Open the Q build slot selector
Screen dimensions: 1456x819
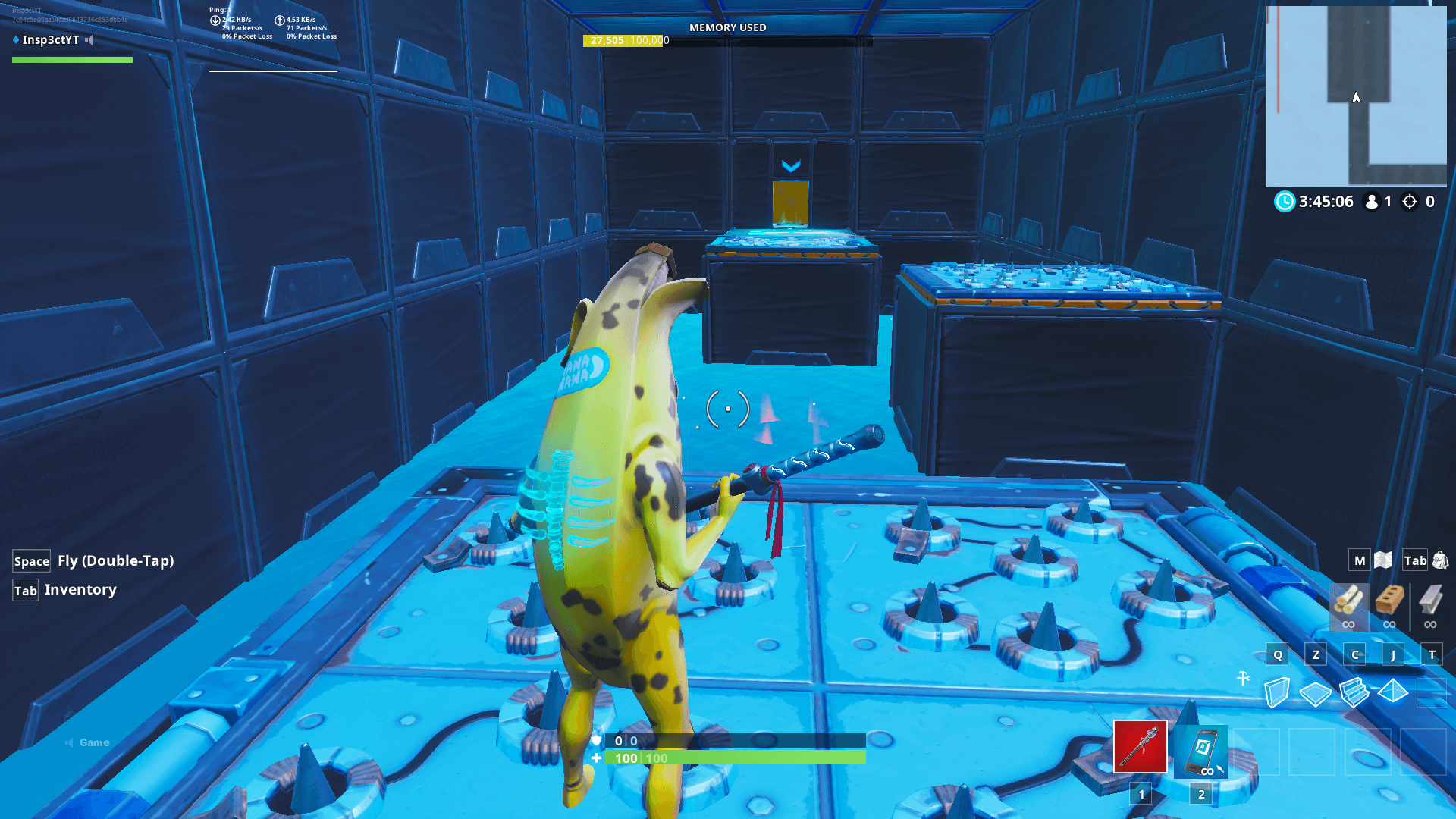pyautogui.click(x=1279, y=654)
